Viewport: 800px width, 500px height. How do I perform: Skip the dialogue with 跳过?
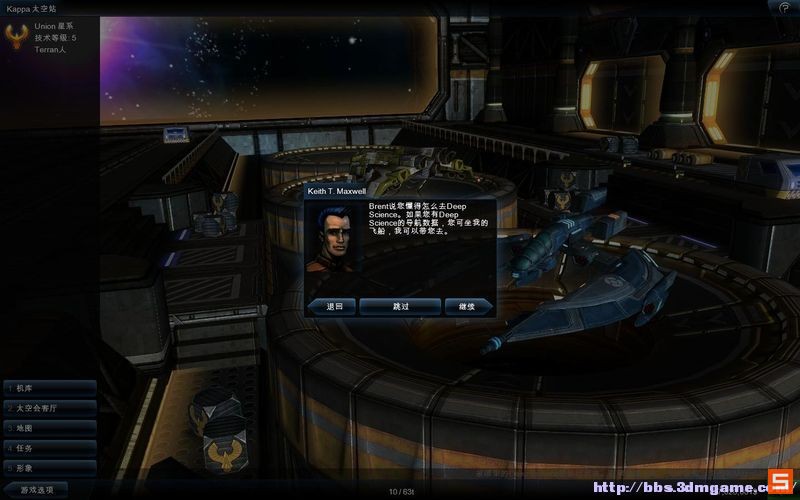click(400, 306)
